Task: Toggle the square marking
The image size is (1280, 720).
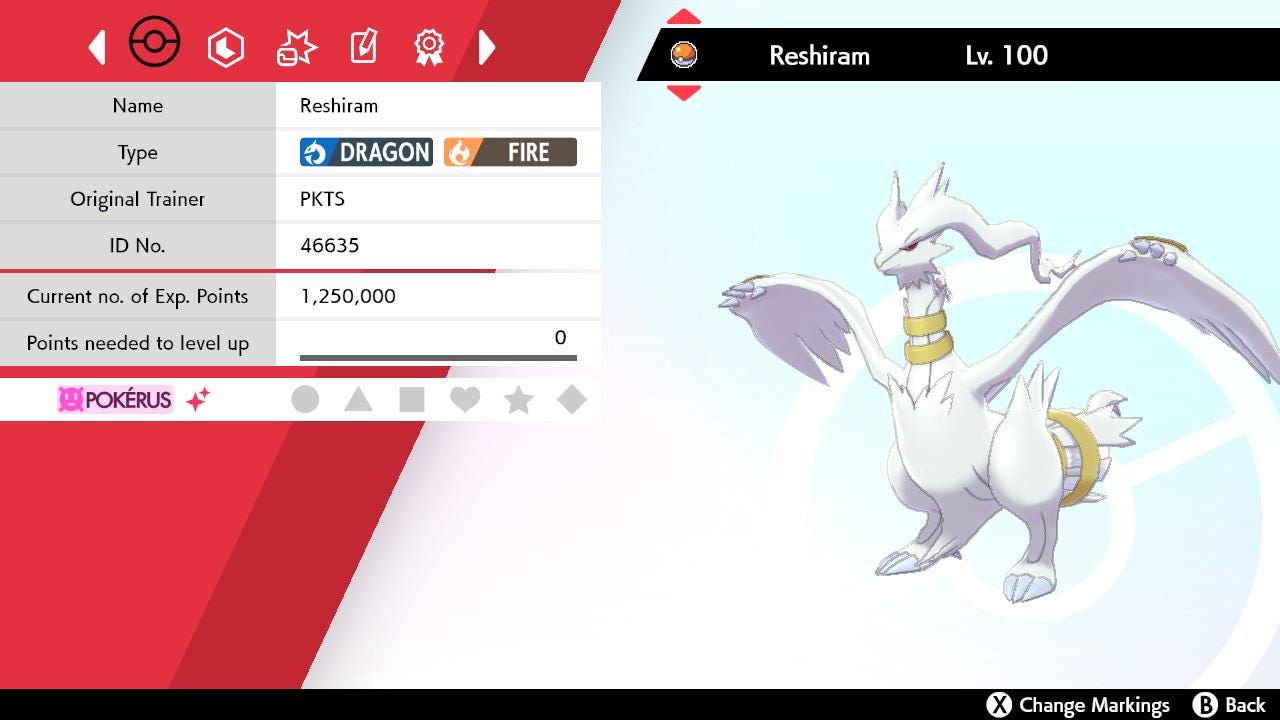Action: point(411,400)
